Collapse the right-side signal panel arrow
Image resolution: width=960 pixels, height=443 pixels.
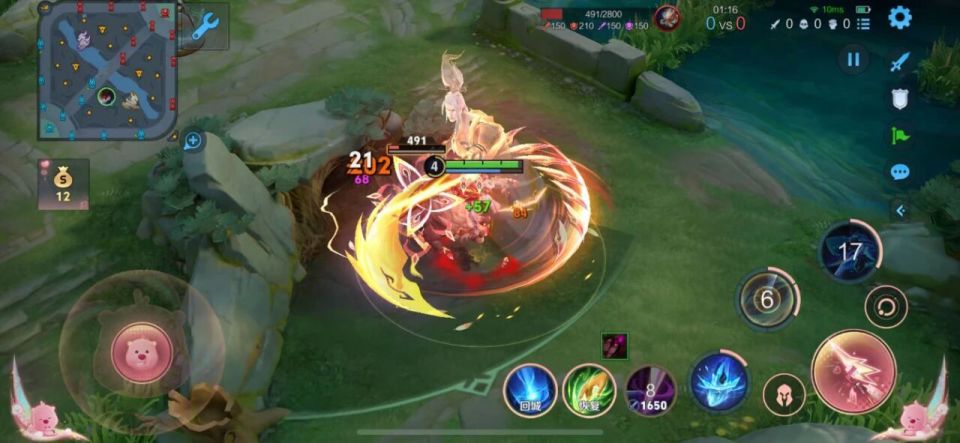899,210
